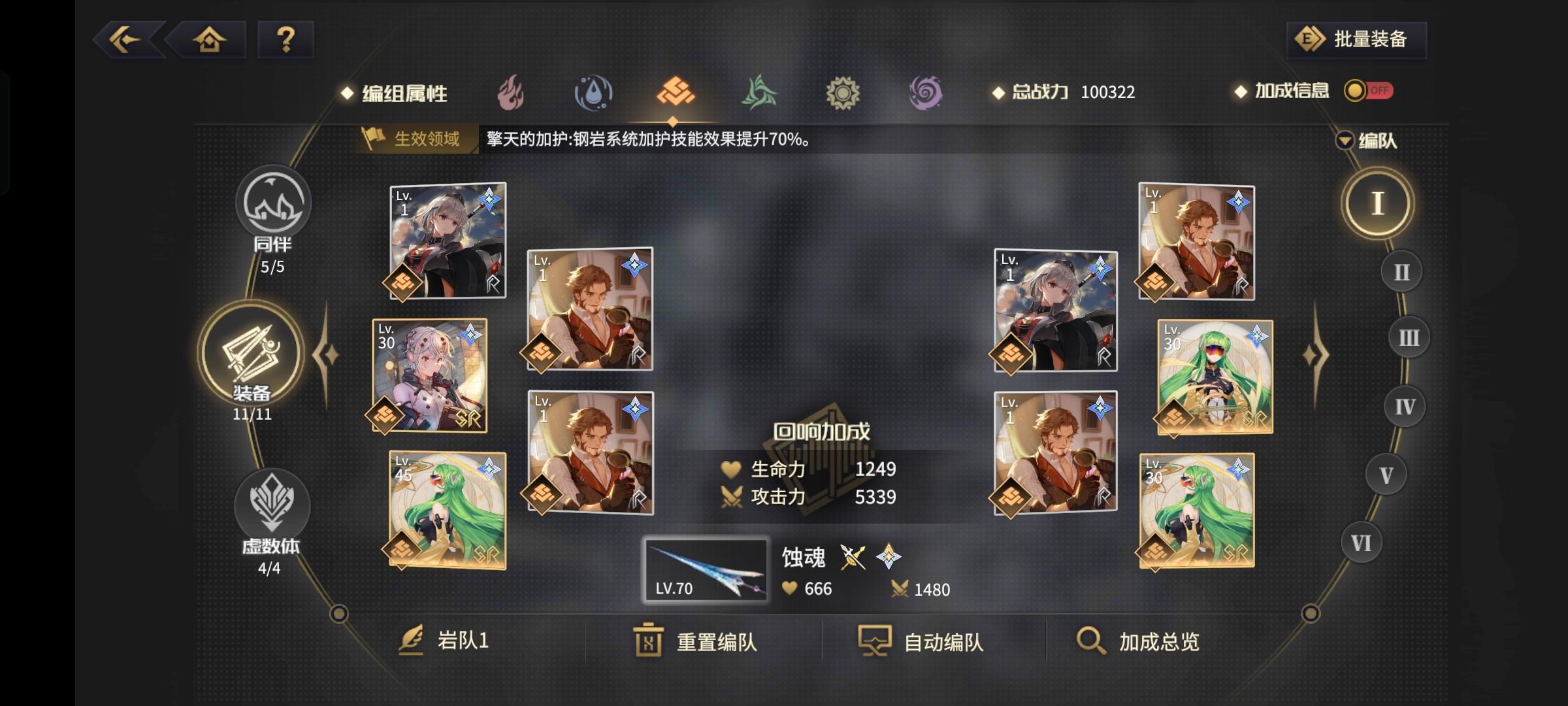1568x706 pixels.
Task: Switch to the rock element tab
Action: point(676,93)
